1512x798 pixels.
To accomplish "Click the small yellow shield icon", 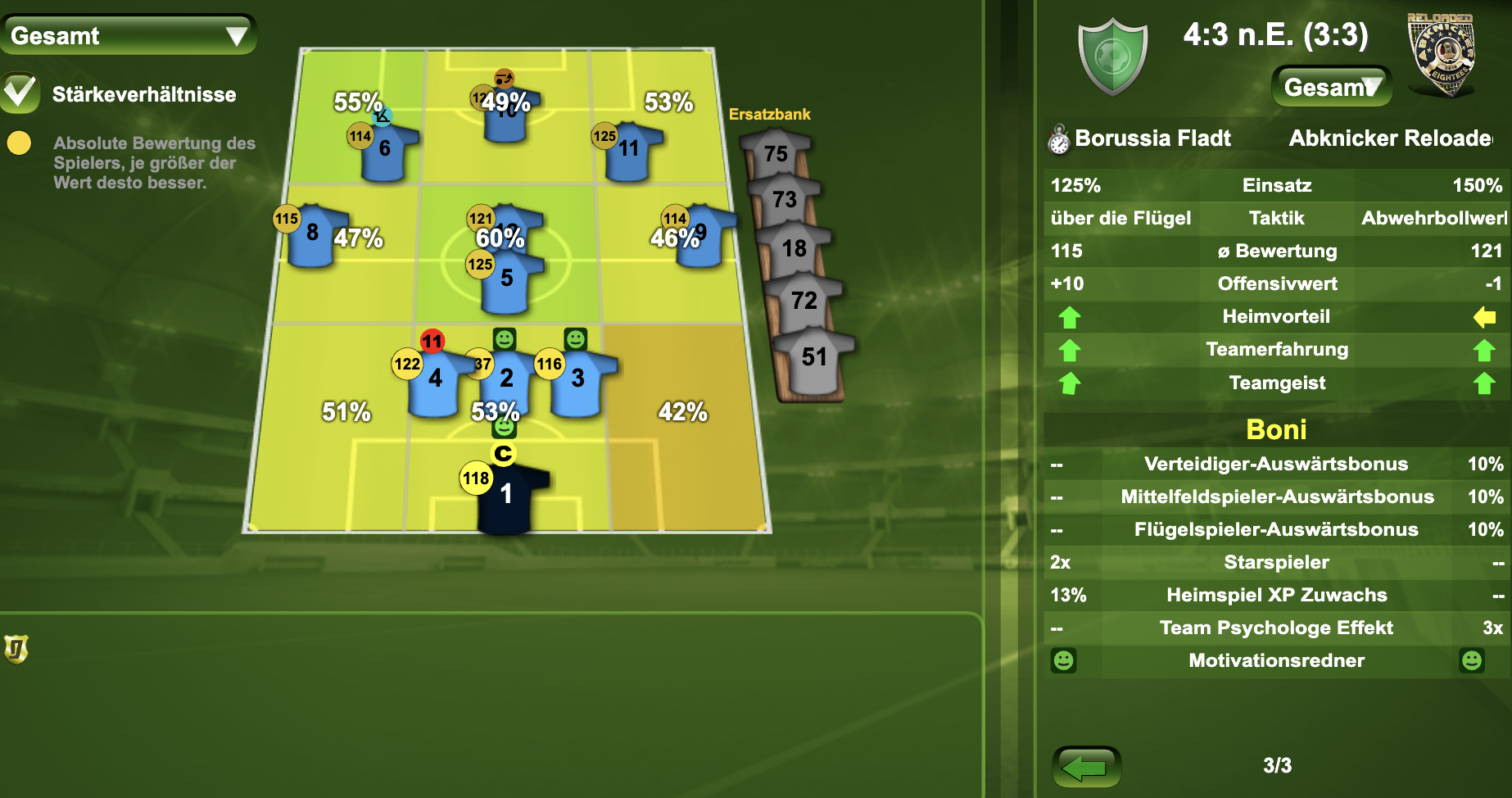I will click(x=16, y=649).
